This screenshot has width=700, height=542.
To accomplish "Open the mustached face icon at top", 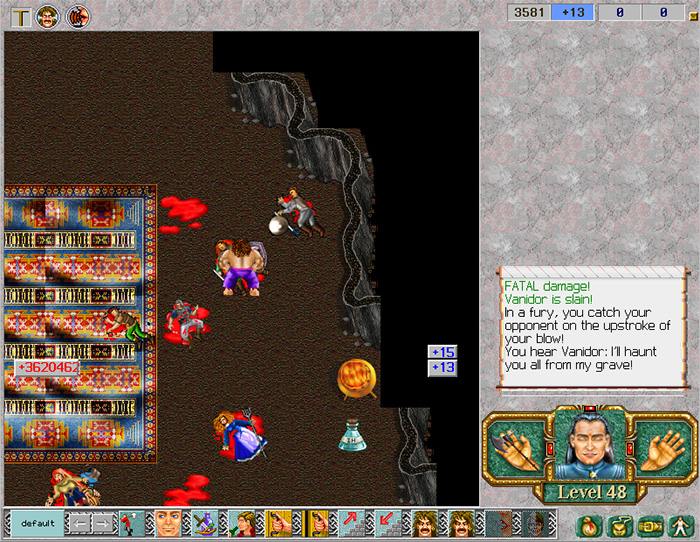I will click(47, 15).
